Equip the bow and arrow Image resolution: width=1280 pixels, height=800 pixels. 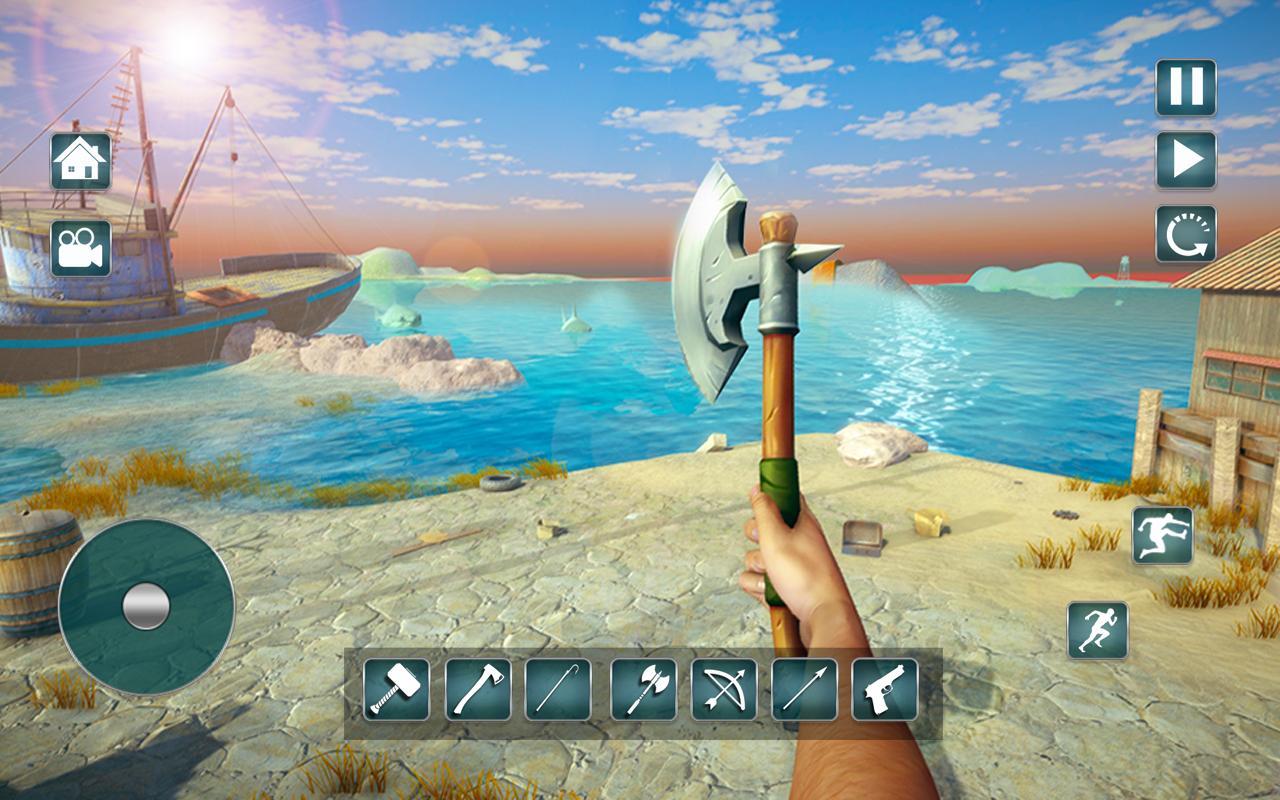tap(724, 689)
